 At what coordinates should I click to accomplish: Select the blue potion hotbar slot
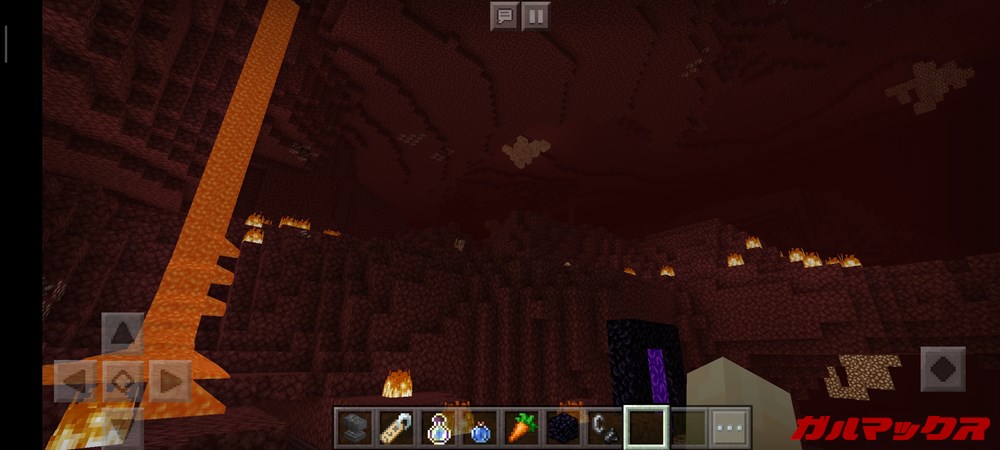coord(478,427)
